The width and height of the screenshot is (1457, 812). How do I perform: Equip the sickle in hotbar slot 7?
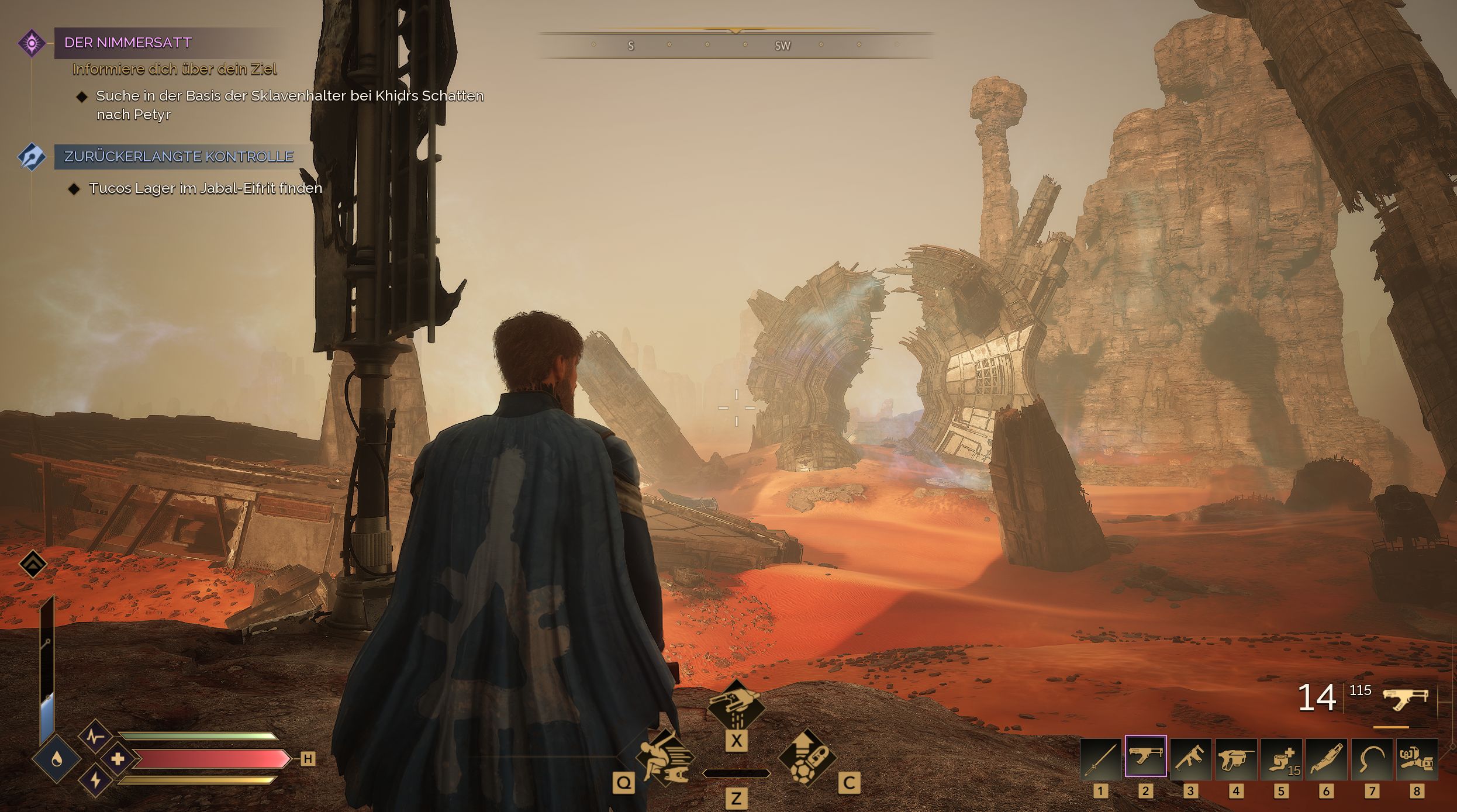(x=1372, y=759)
